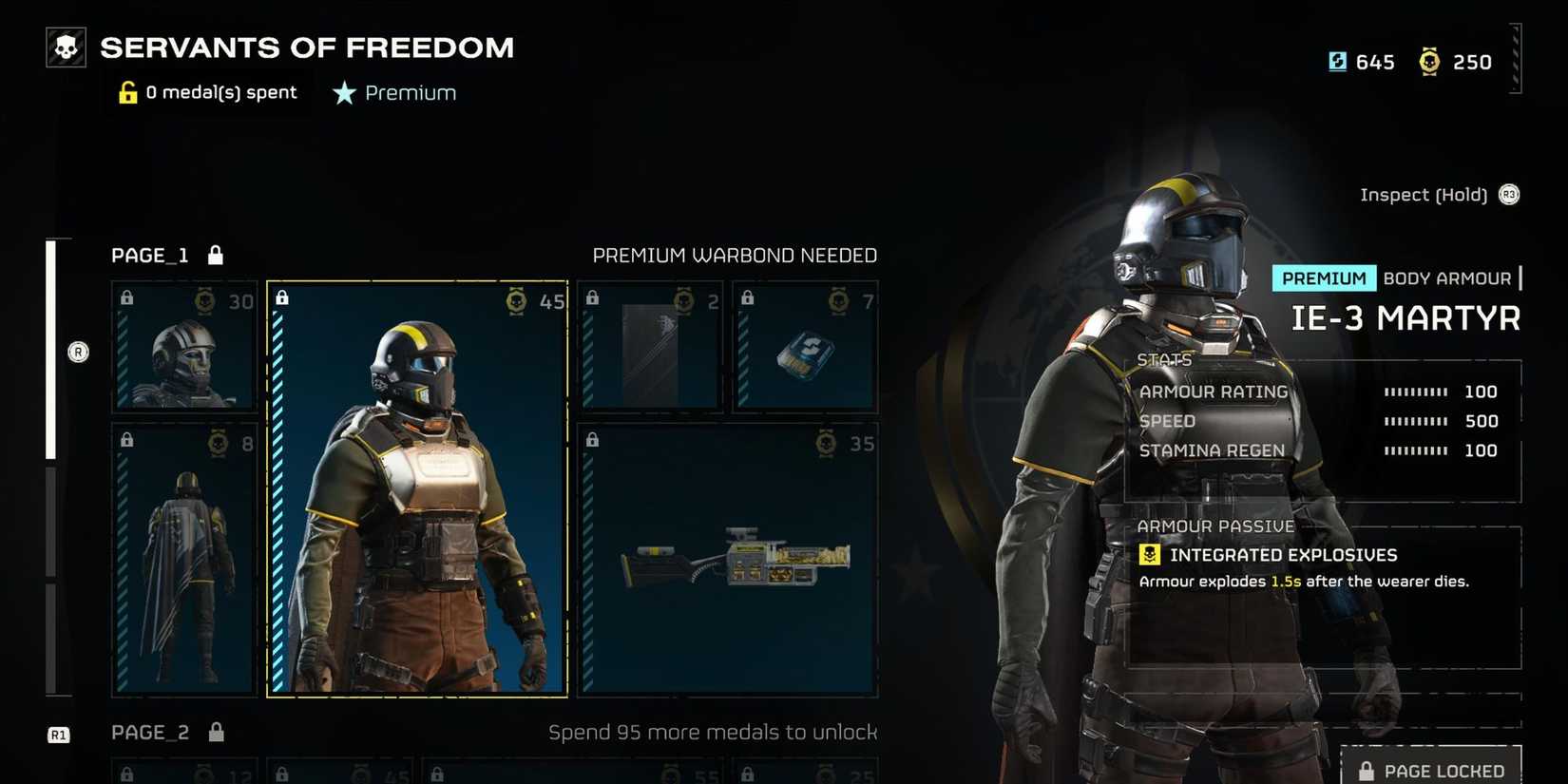Viewport: 1568px width, 784px height.
Task: Click the lock icon on the 30-medal helmet
Action: (126, 297)
